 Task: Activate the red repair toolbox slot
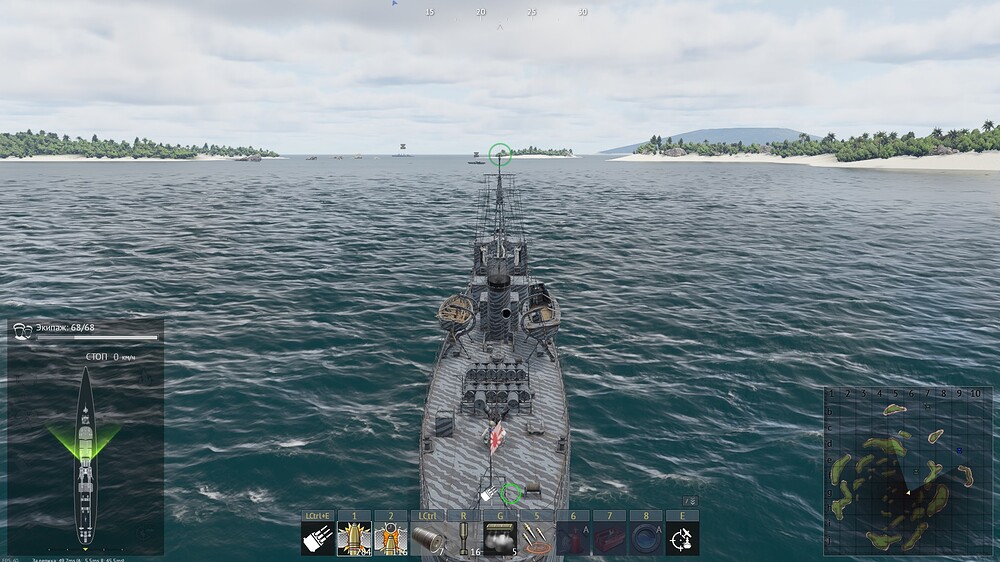coord(609,538)
